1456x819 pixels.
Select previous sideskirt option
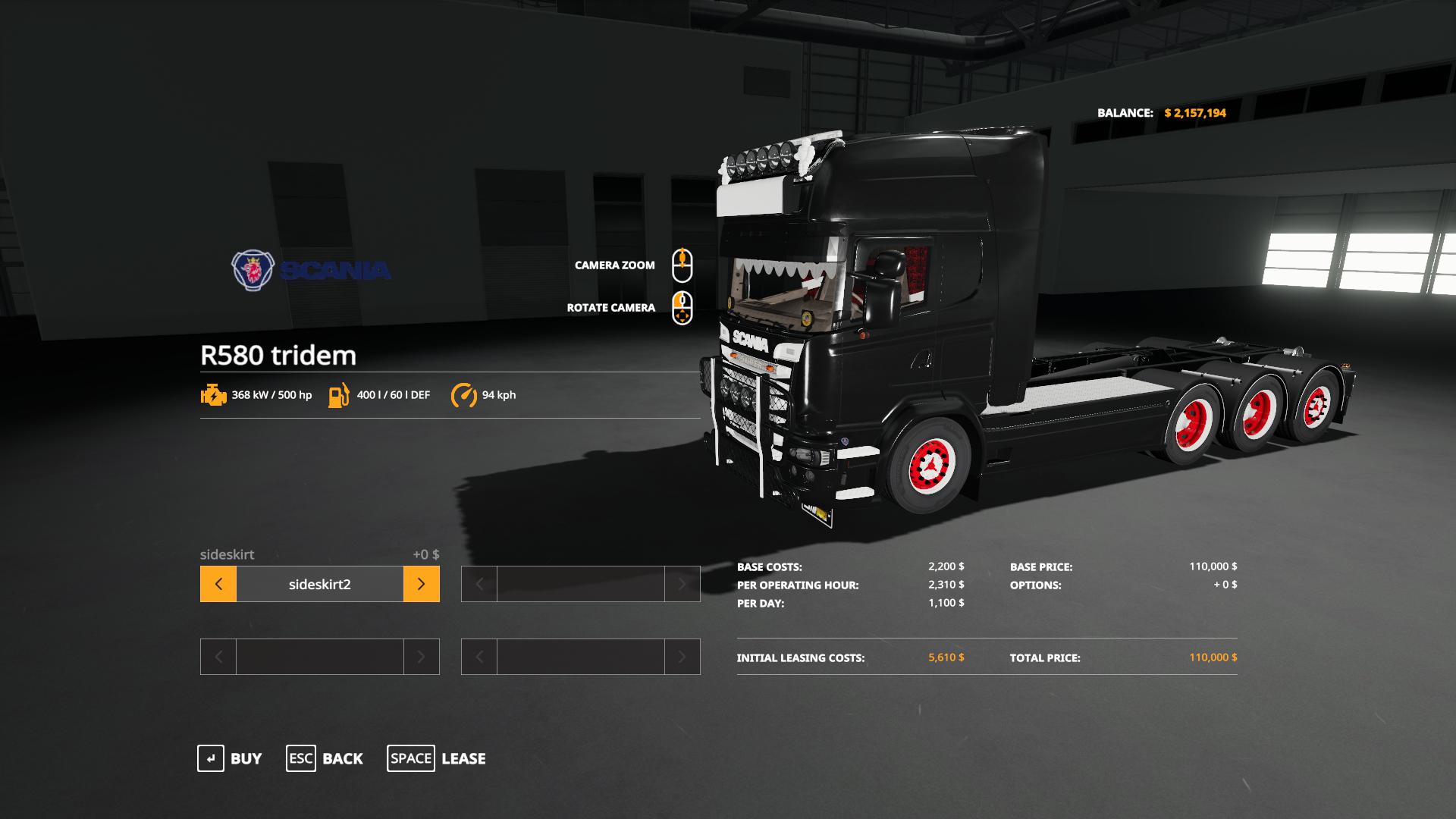[218, 584]
